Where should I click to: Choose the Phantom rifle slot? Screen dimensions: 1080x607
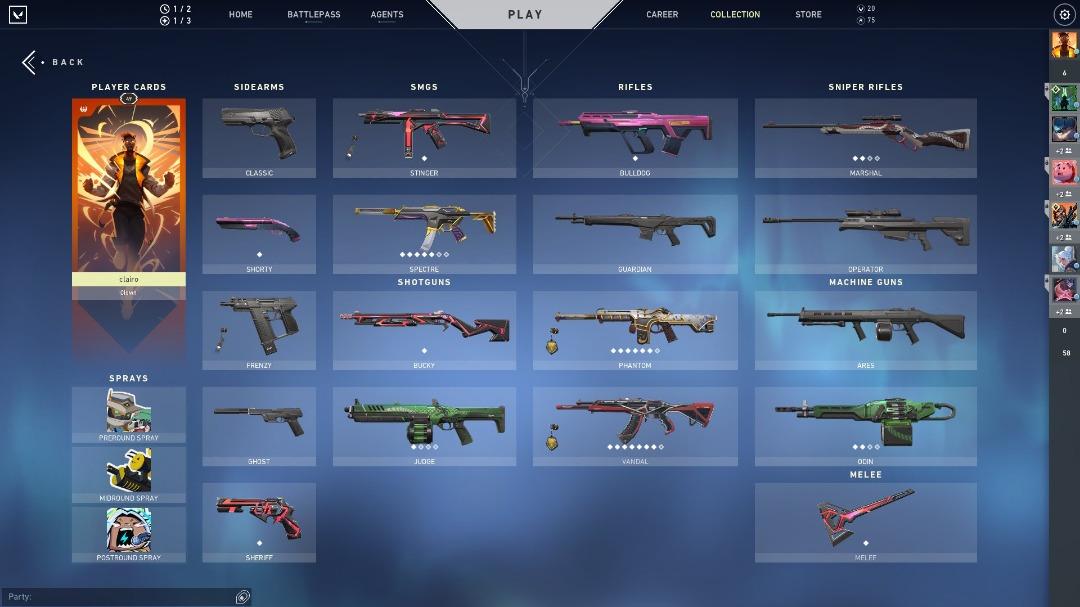[x=635, y=329]
